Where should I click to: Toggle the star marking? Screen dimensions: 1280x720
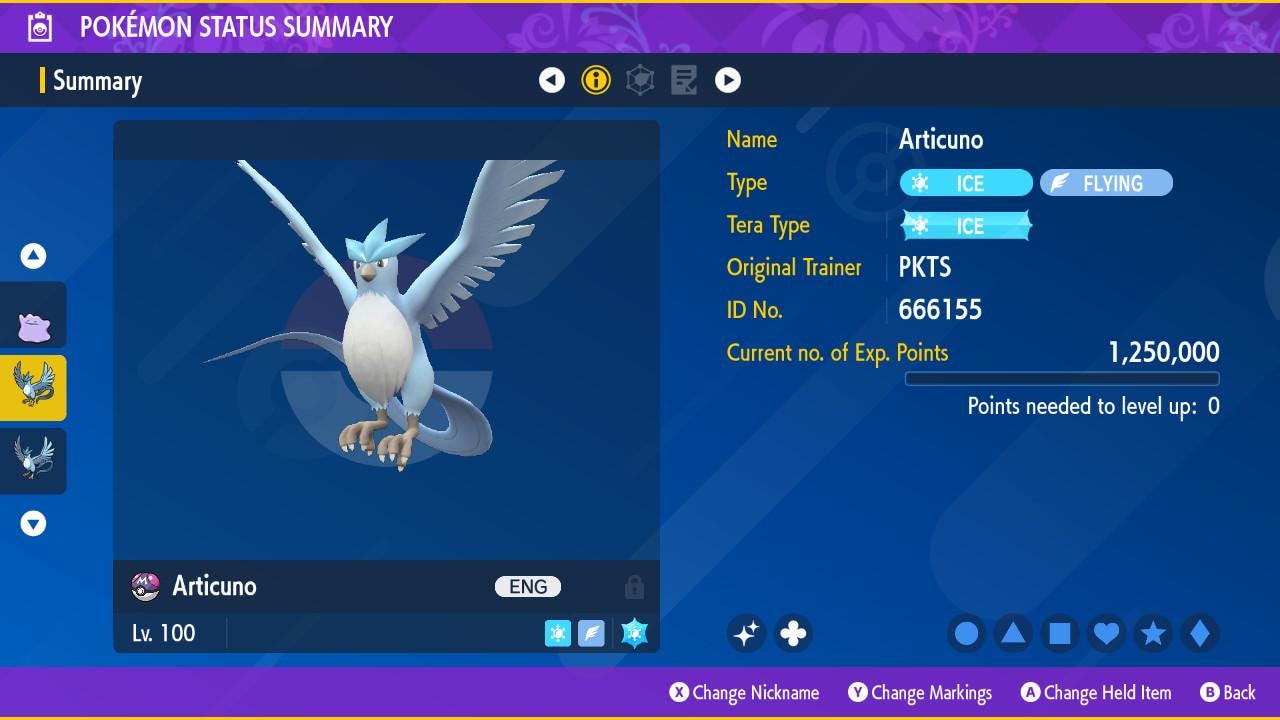(x=1153, y=633)
